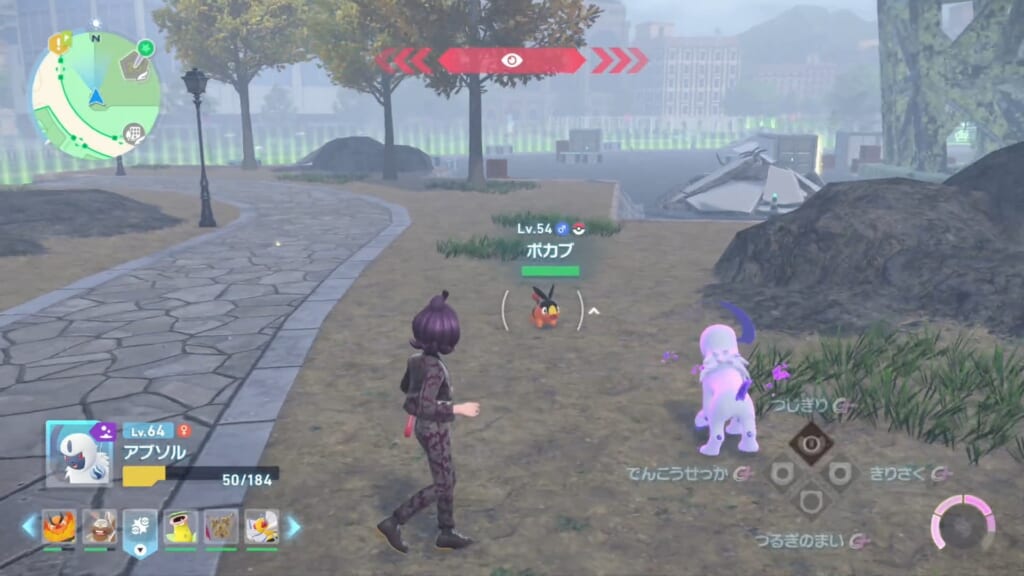Select the highlighted active party slot
This screenshot has height=576, width=1024.
pos(140,528)
